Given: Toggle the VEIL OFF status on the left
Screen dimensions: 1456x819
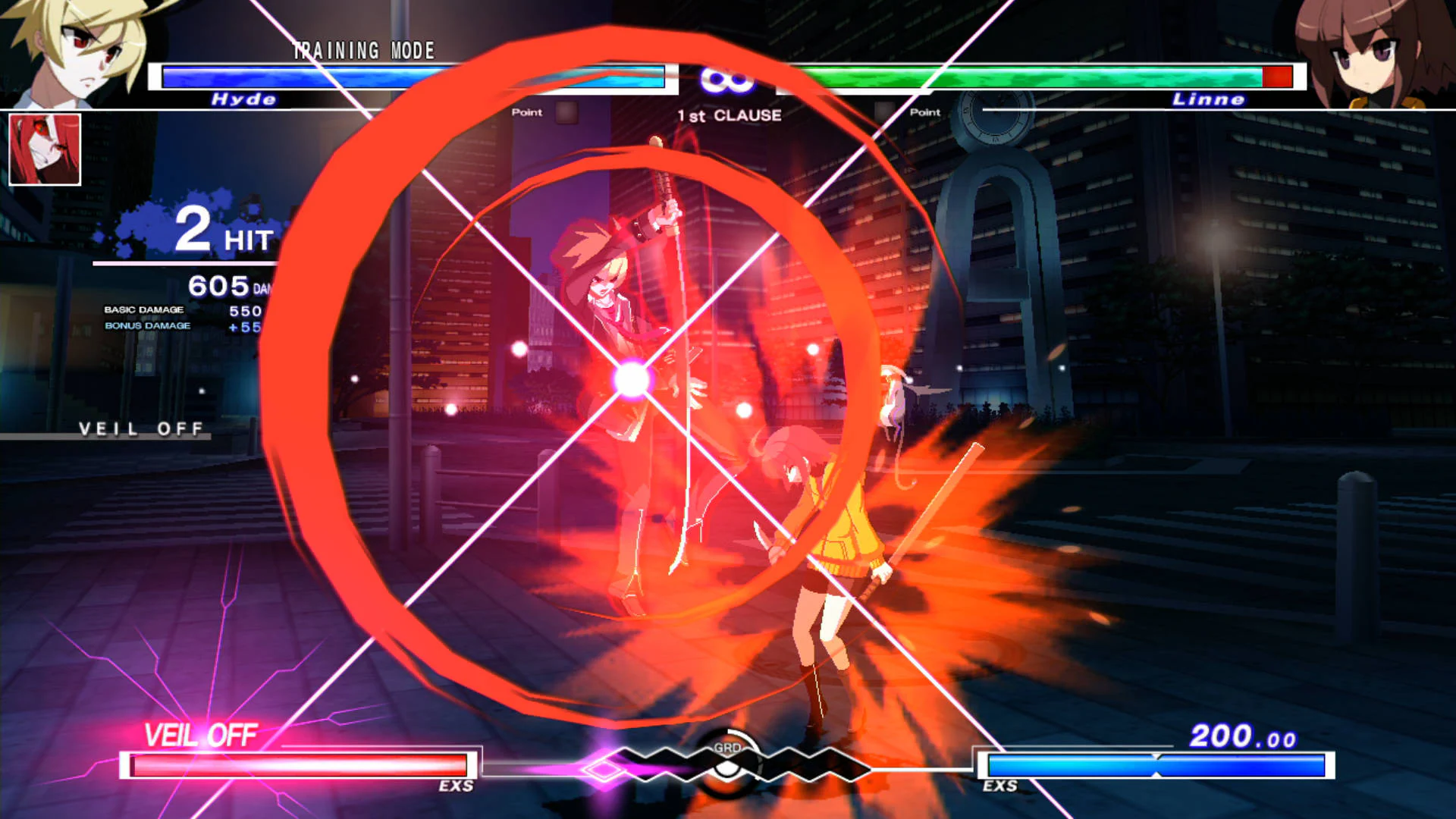Looking at the screenshot, I should point(140,429).
